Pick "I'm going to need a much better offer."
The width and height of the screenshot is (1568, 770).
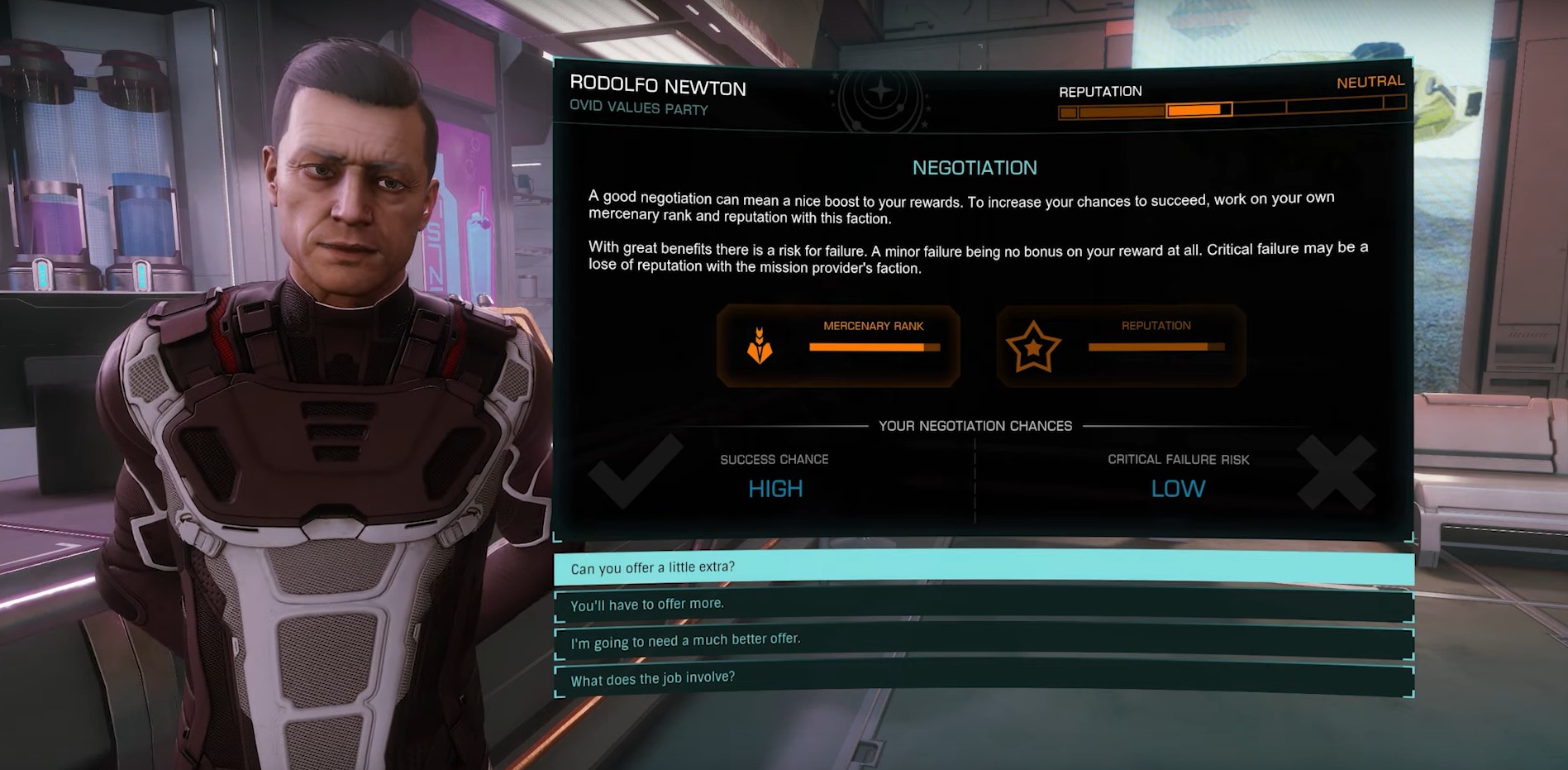tap(983, 642)
